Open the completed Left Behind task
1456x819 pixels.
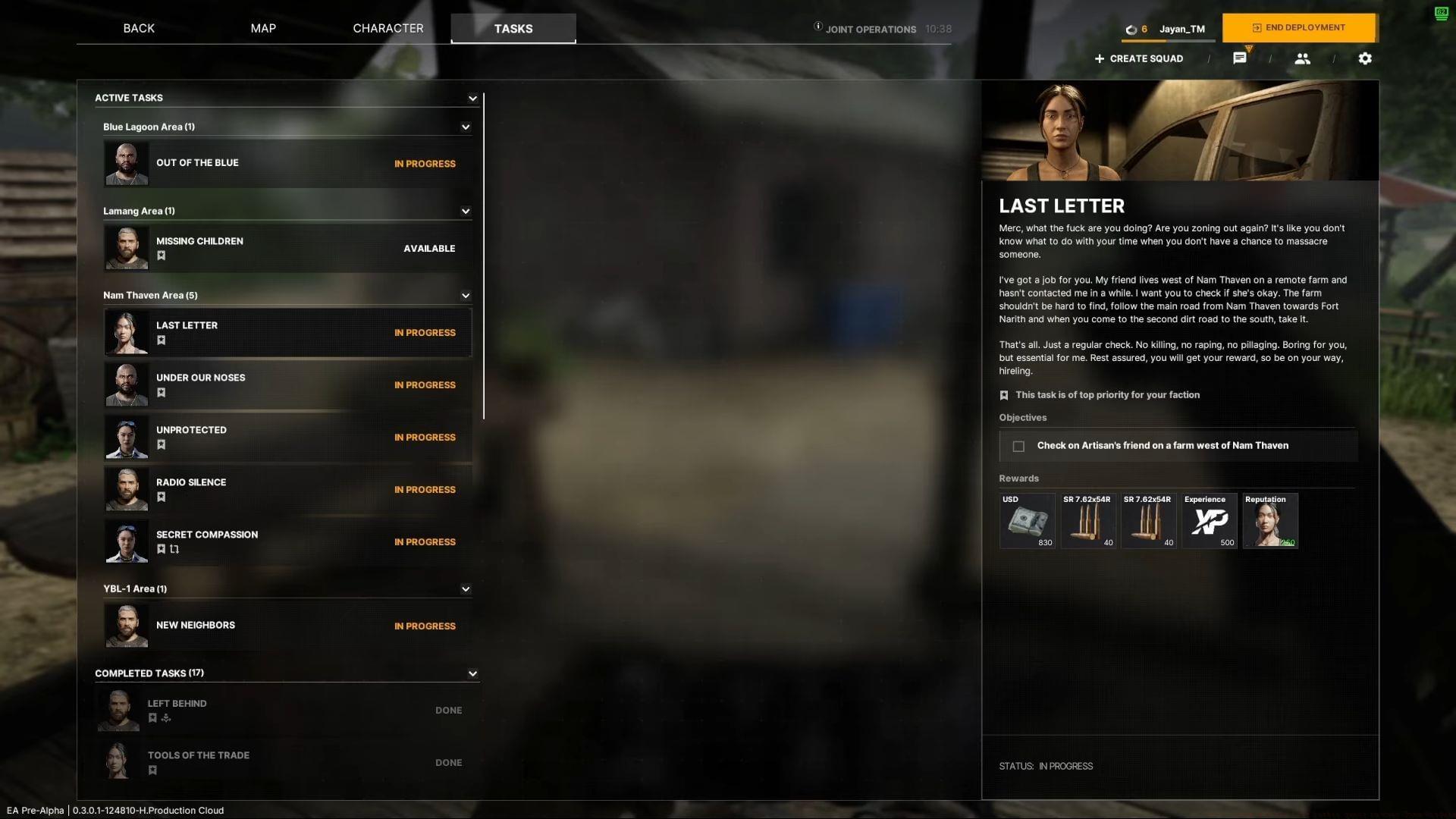point(287,710)
